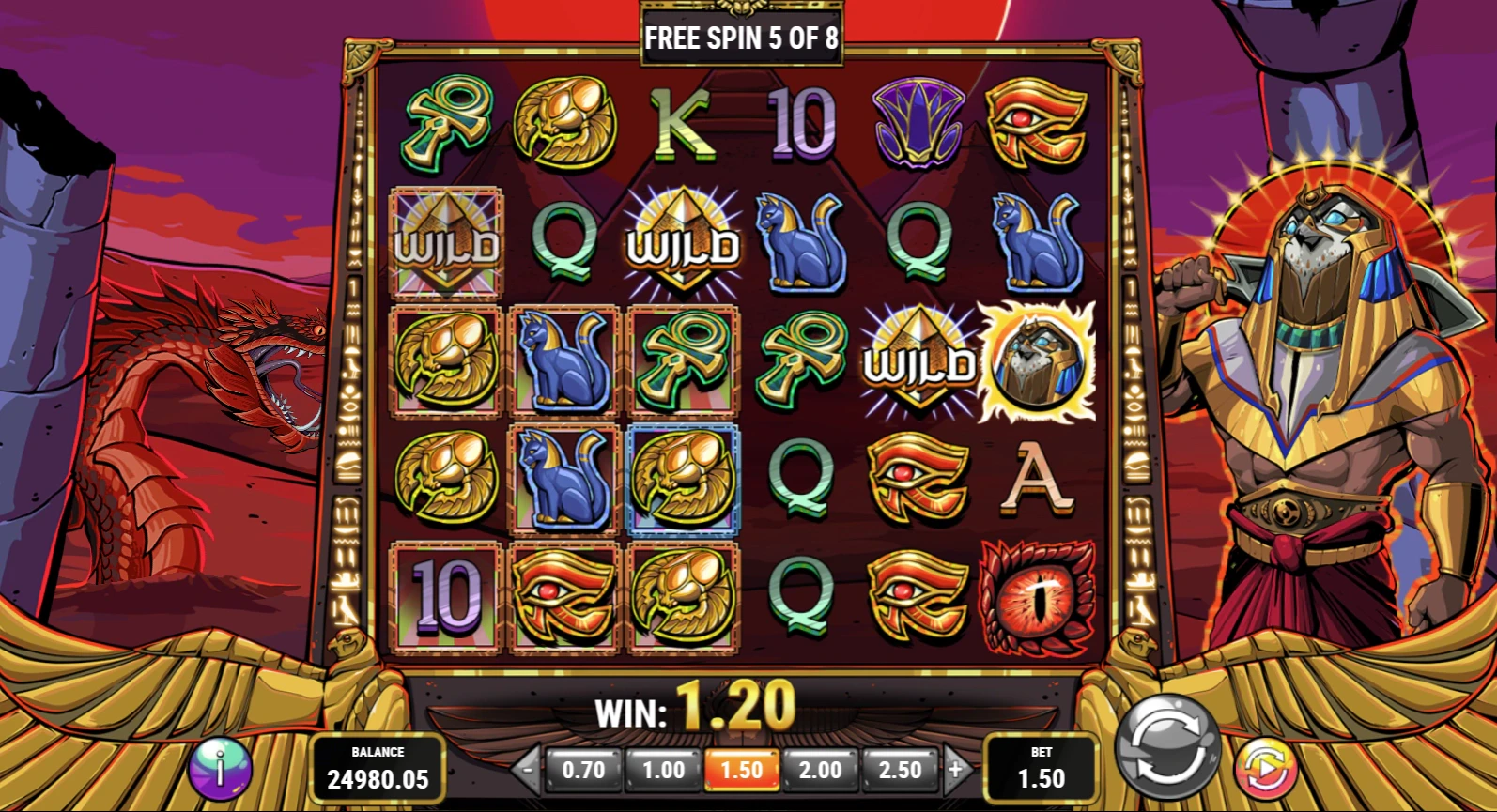Increase the bet with the plus control

(957, 770)
